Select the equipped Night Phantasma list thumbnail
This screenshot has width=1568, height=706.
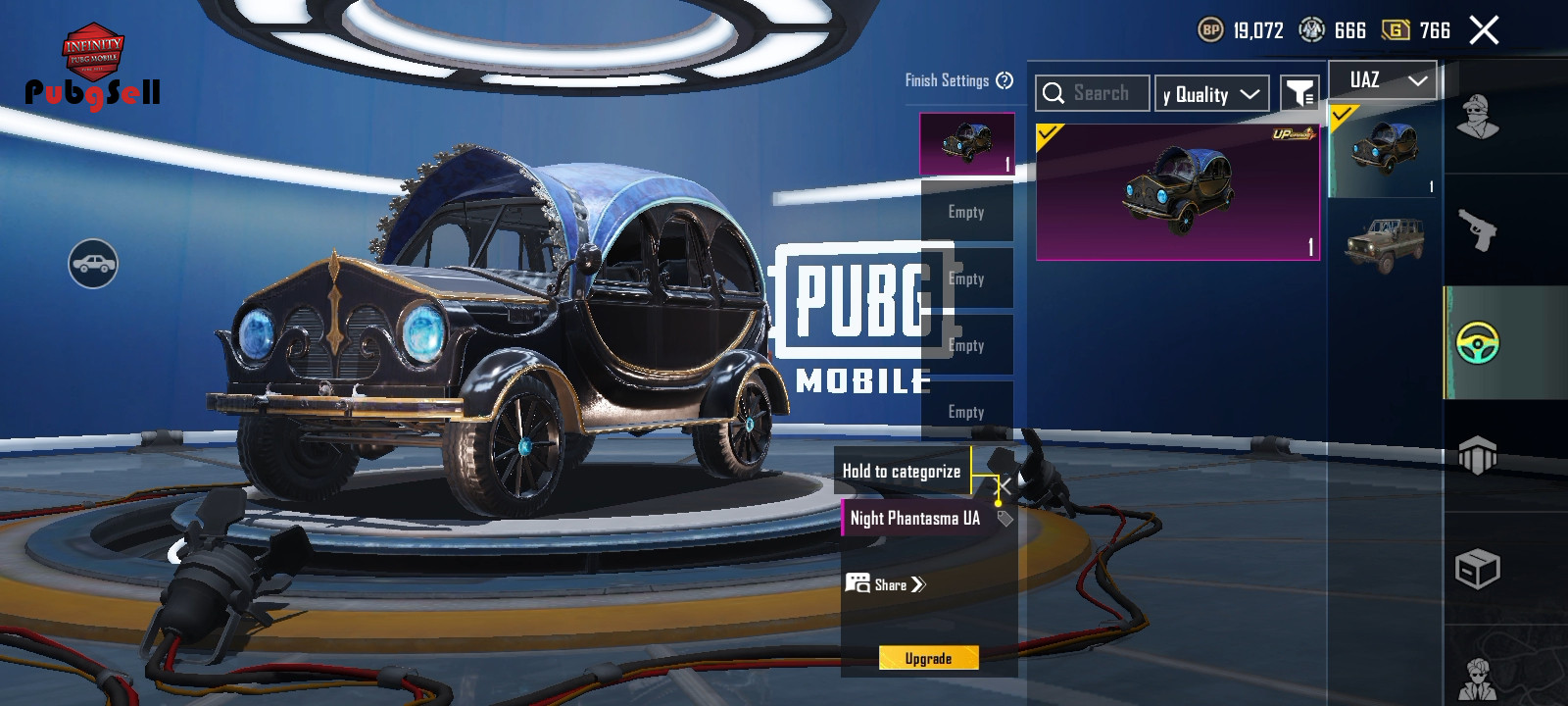point(1383,150)
